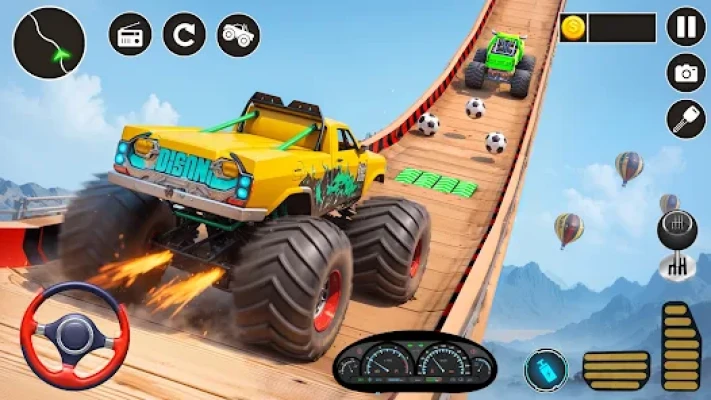Tap the camera view button

[x=685, y=73]
